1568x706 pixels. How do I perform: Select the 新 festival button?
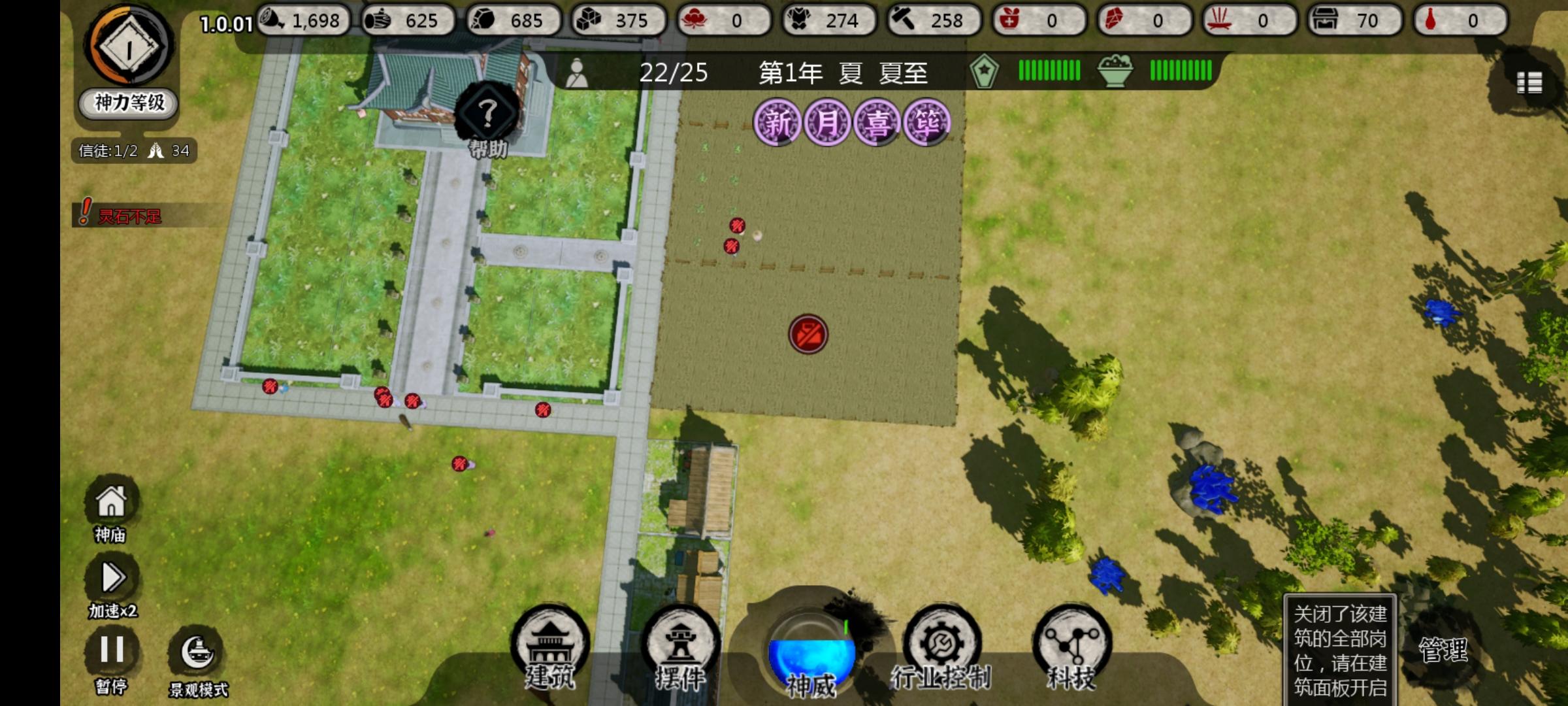pos(779,122)
